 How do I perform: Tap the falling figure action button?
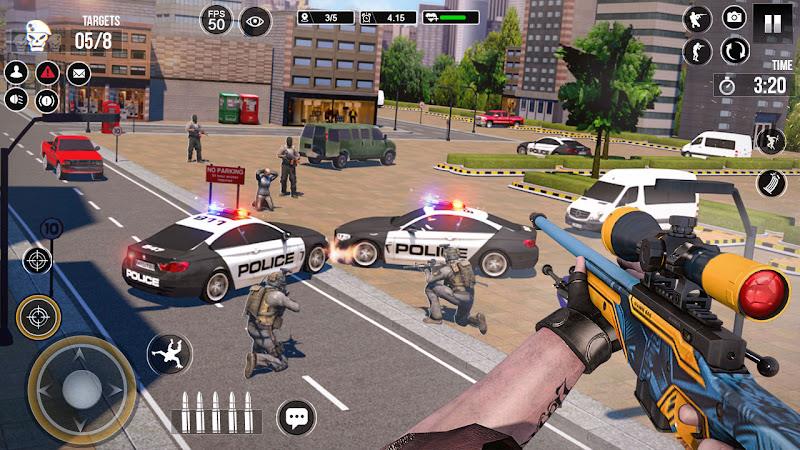169,355
